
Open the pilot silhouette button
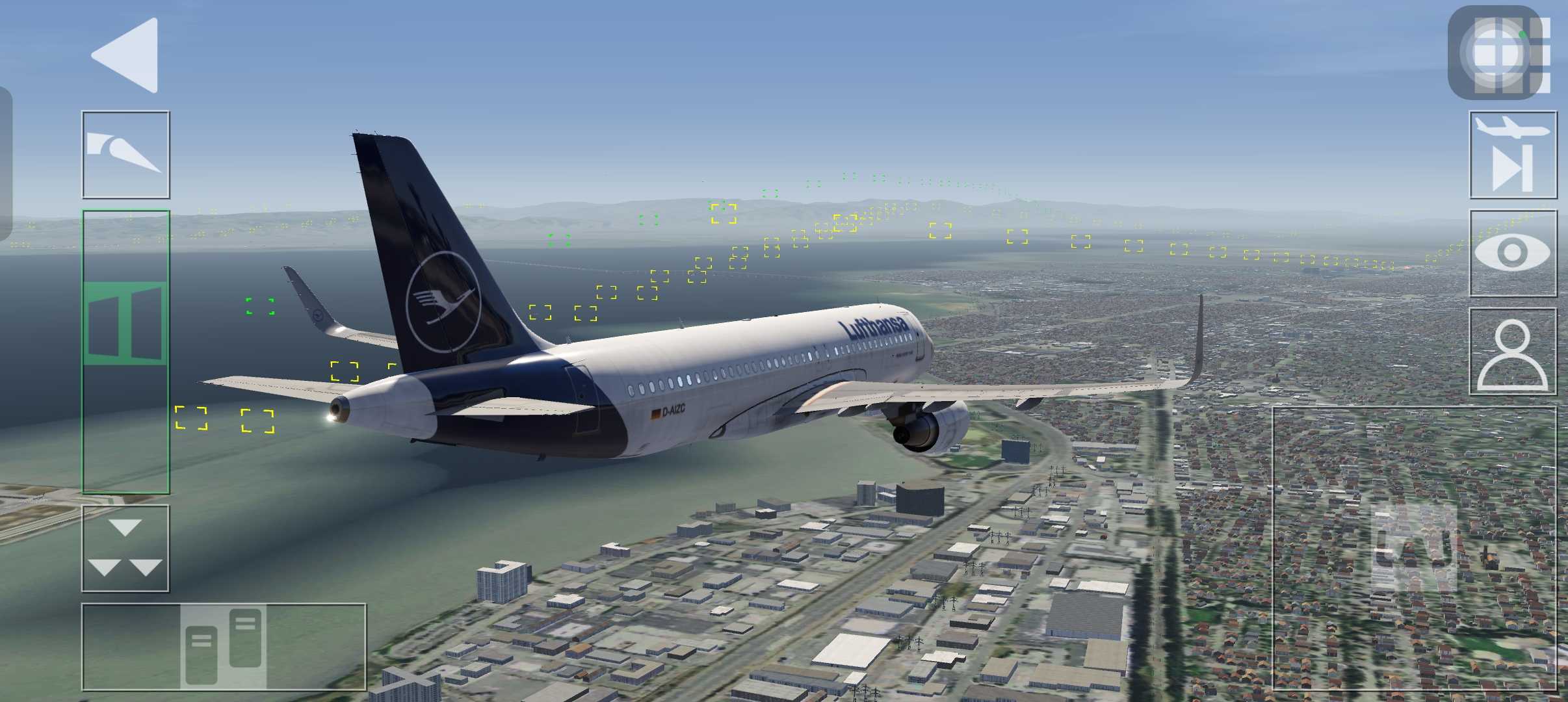click(1513, 352)
